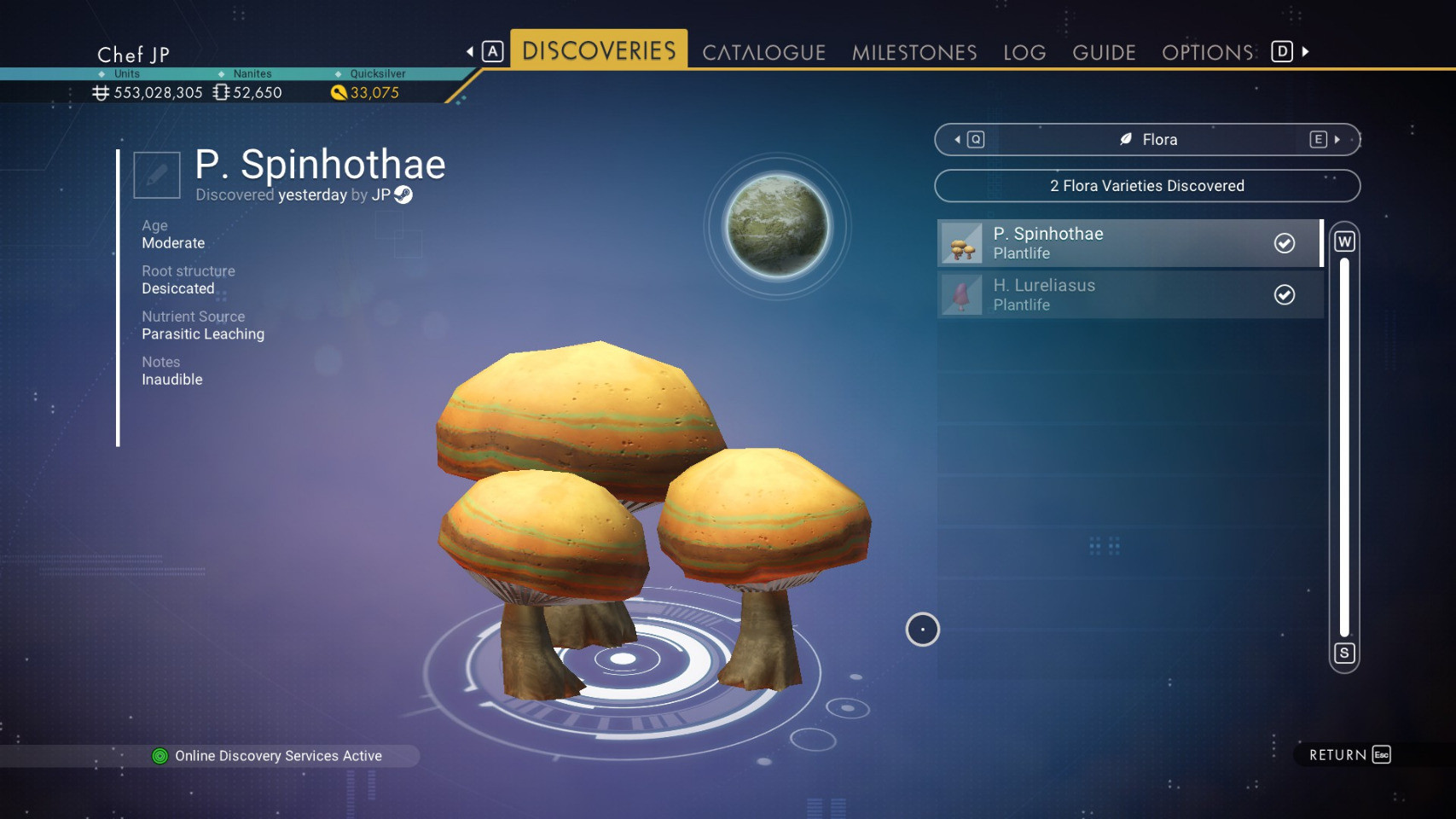Click the planet preview globe

coord(775,226)
